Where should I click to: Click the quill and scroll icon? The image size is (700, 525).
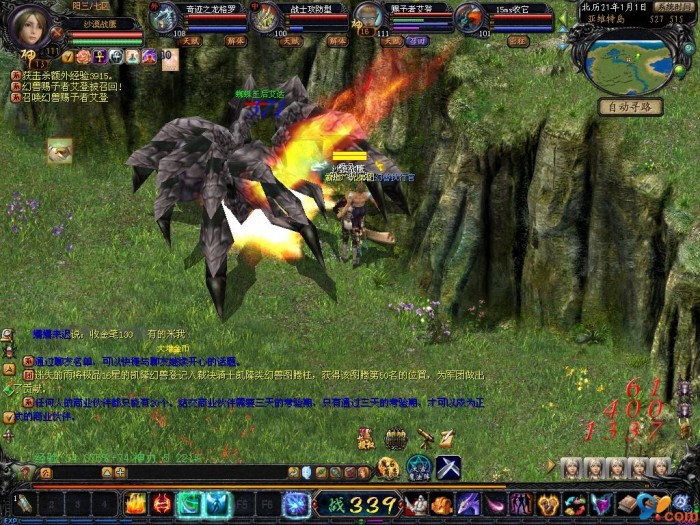point(447,437)
